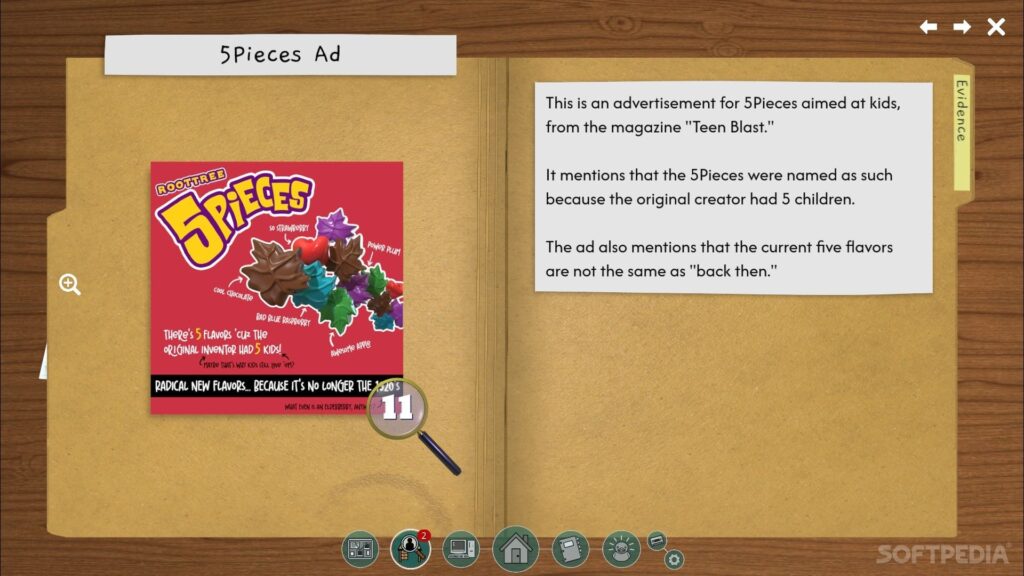The image size is (1024, 576).
Task: Click the small card icon above the gear
Action: 658,541
